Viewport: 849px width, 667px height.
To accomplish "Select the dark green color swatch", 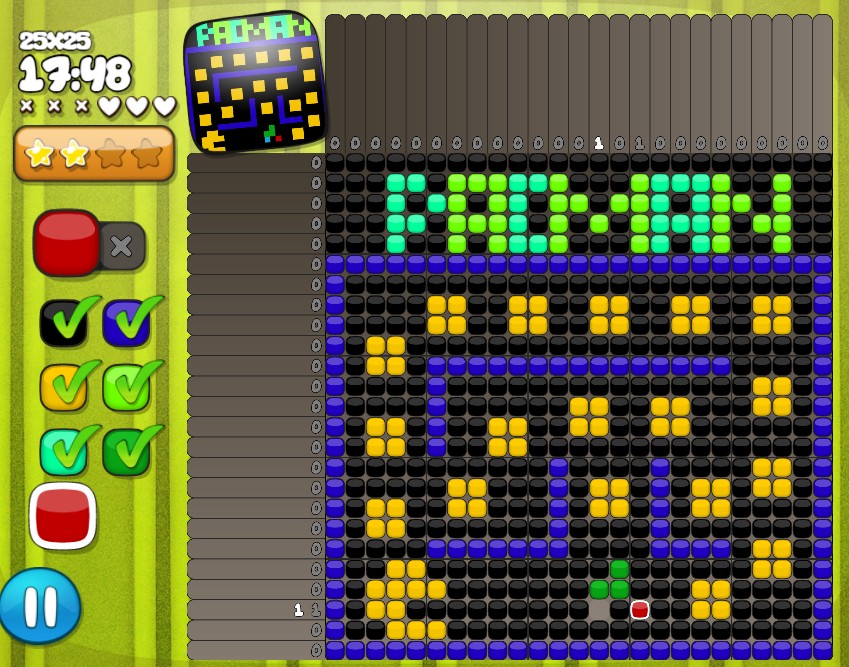I will [x=127, y=451].
